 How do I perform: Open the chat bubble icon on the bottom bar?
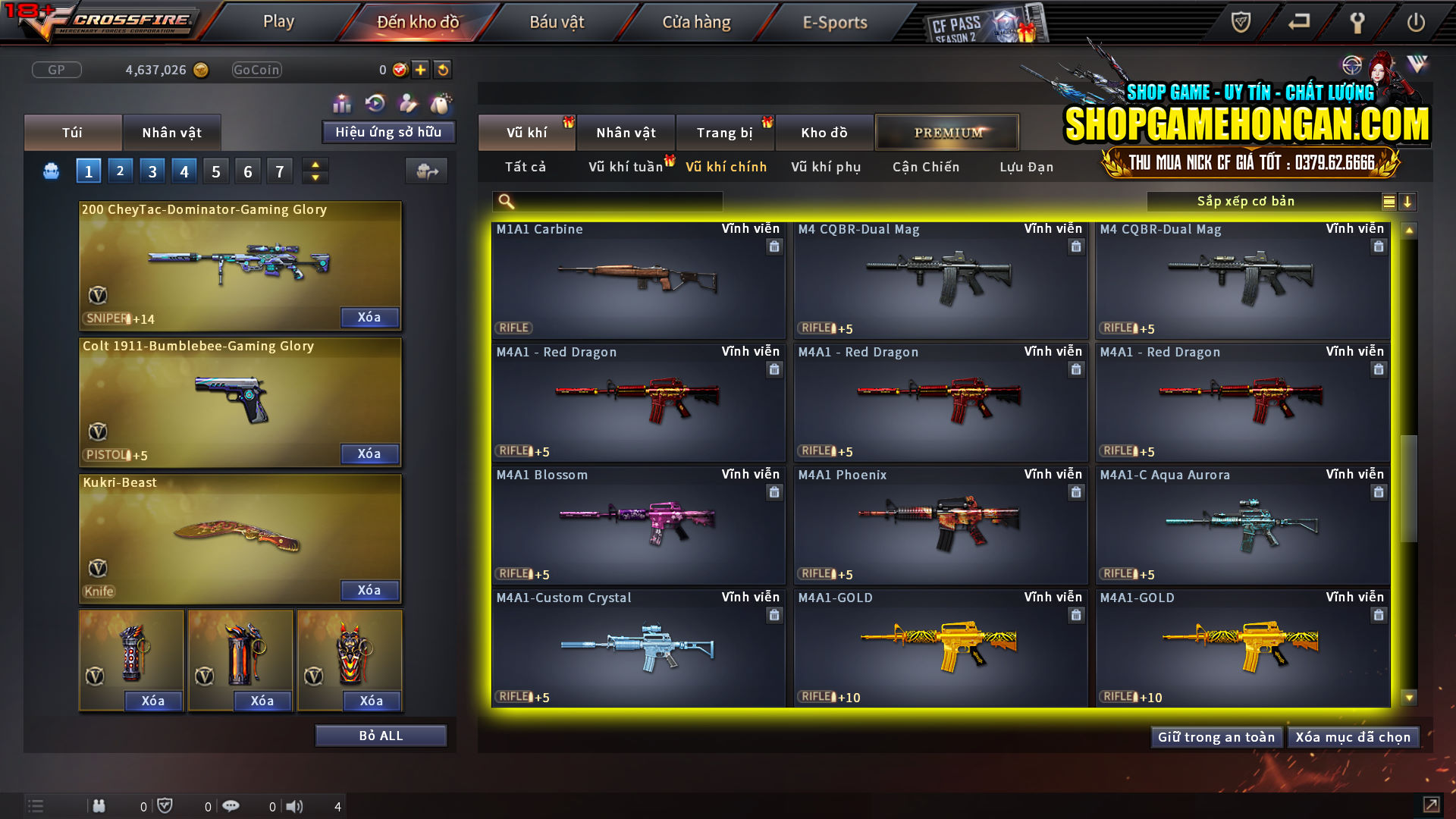(231, 806)
